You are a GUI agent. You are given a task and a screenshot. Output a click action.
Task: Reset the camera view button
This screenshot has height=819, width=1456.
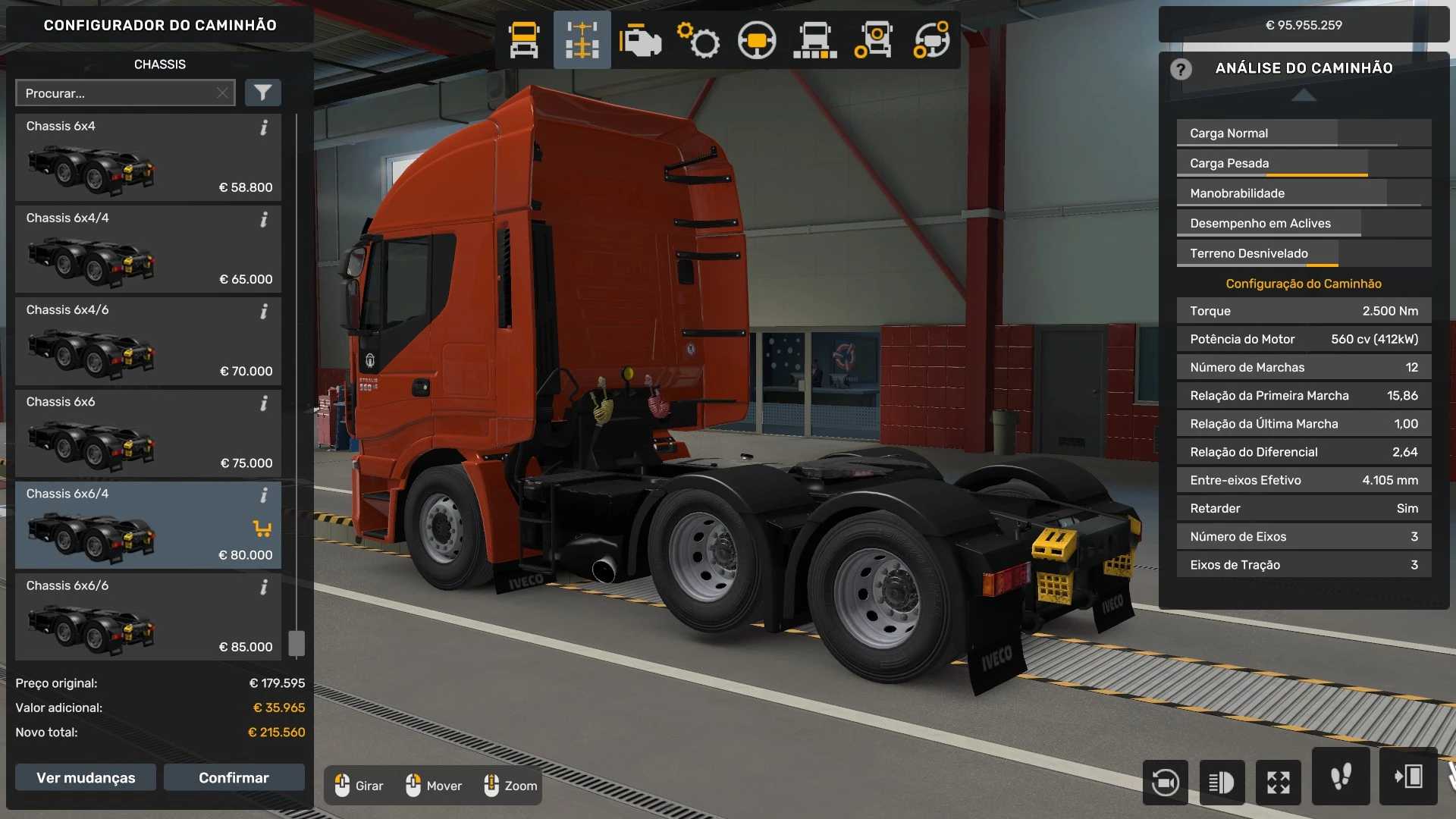tap(1165, 782)
